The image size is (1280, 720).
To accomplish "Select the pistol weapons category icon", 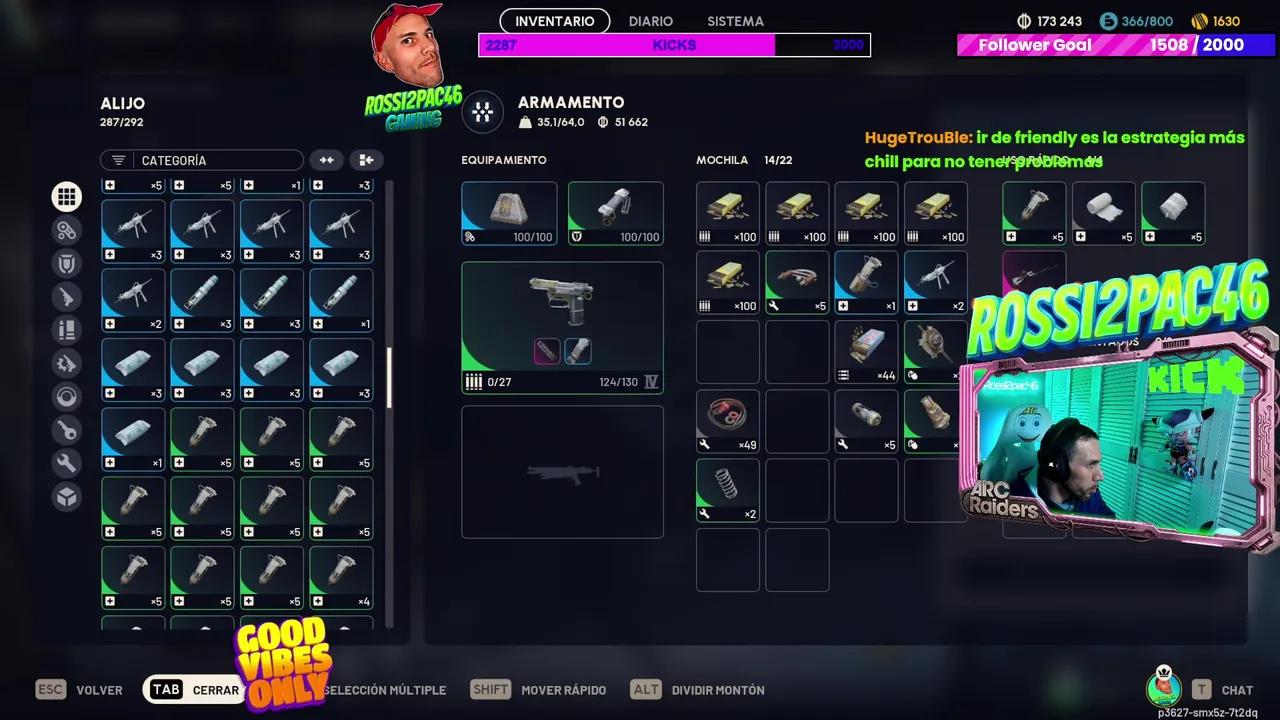I will [x=66, y=296].
